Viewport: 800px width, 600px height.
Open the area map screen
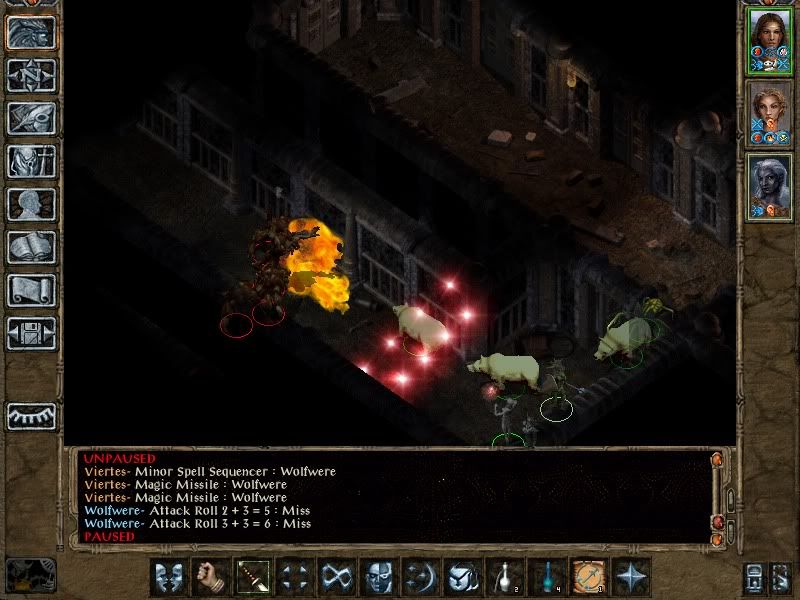coord(31,75)
